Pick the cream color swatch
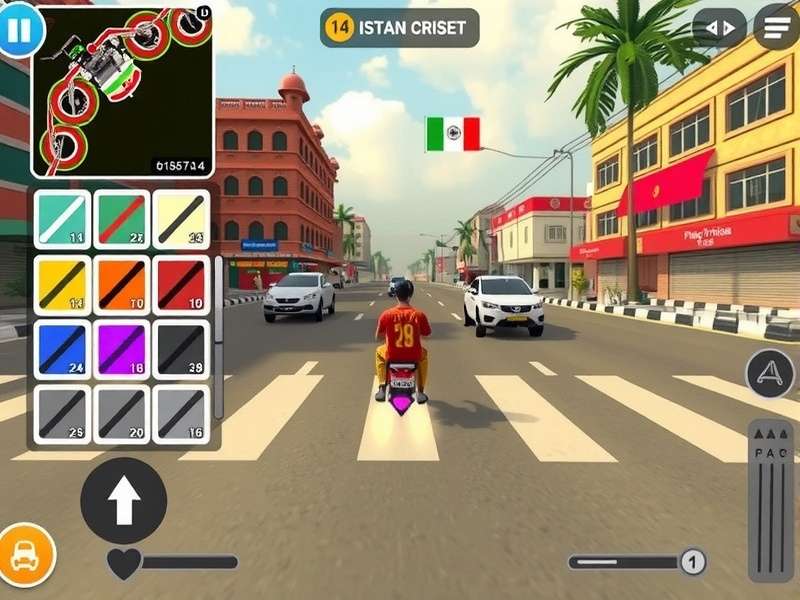This screenshot has height=600, width=800. 180,220
